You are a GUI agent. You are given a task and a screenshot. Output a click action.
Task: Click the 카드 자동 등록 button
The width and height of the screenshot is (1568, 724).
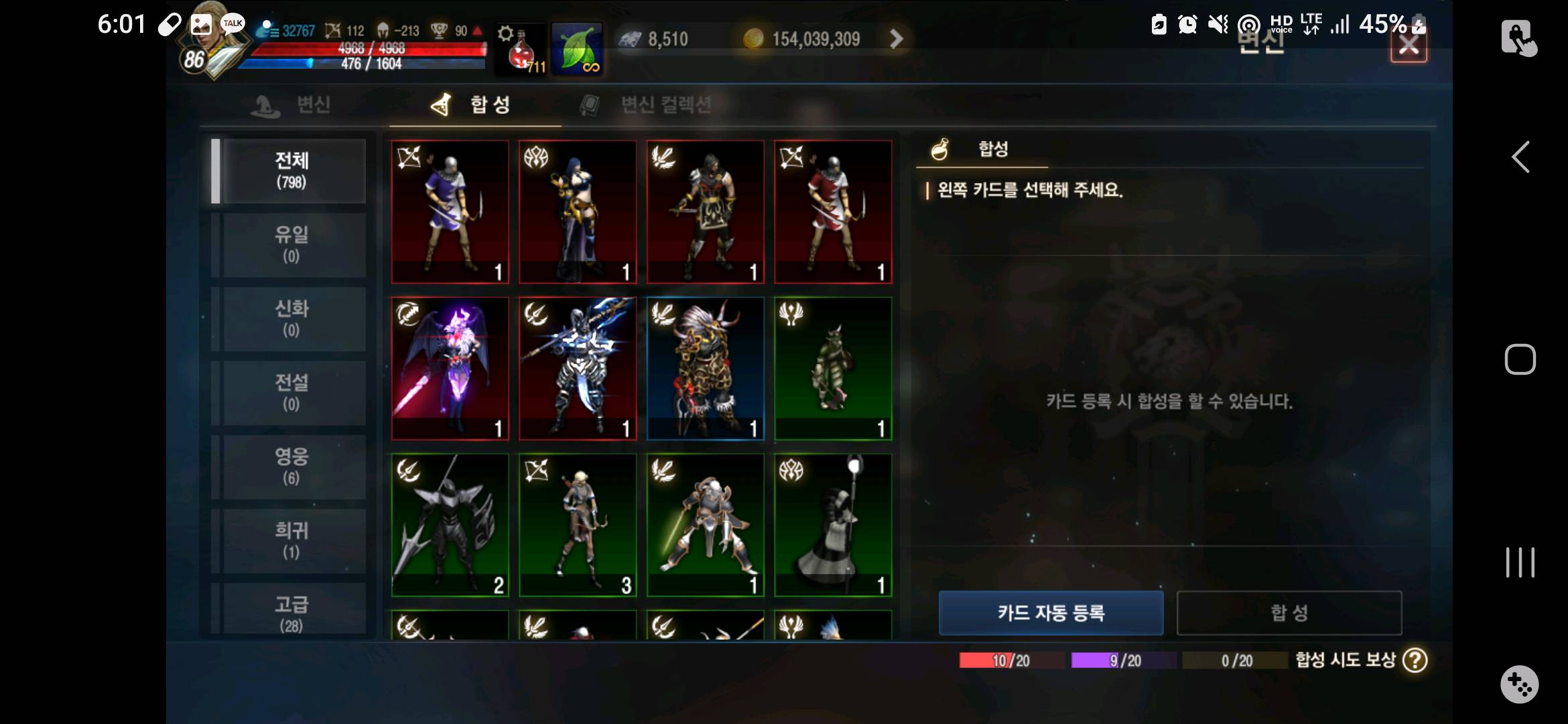click(1050, 613)
